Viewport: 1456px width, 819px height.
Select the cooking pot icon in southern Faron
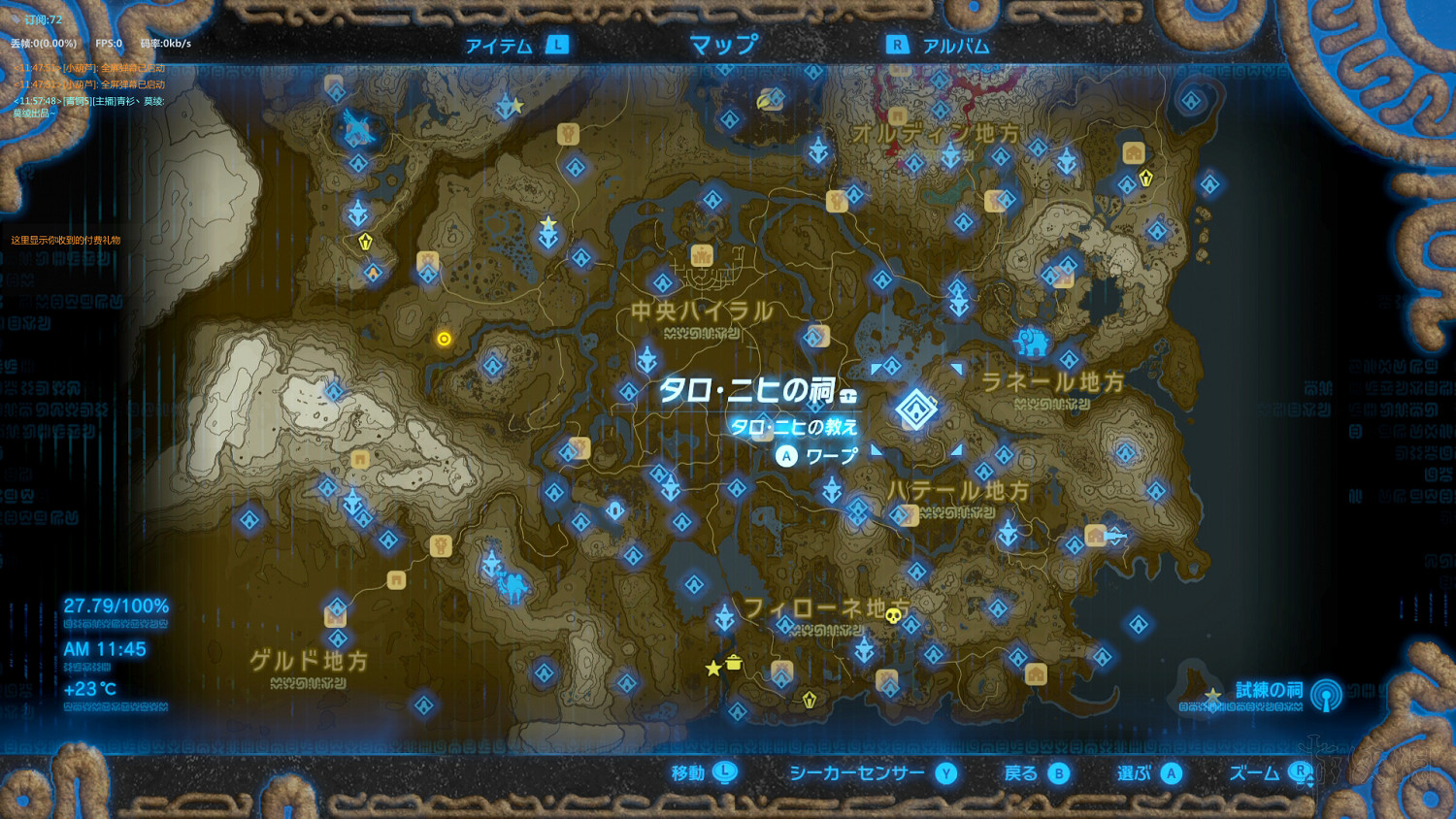tap(734, 663)
